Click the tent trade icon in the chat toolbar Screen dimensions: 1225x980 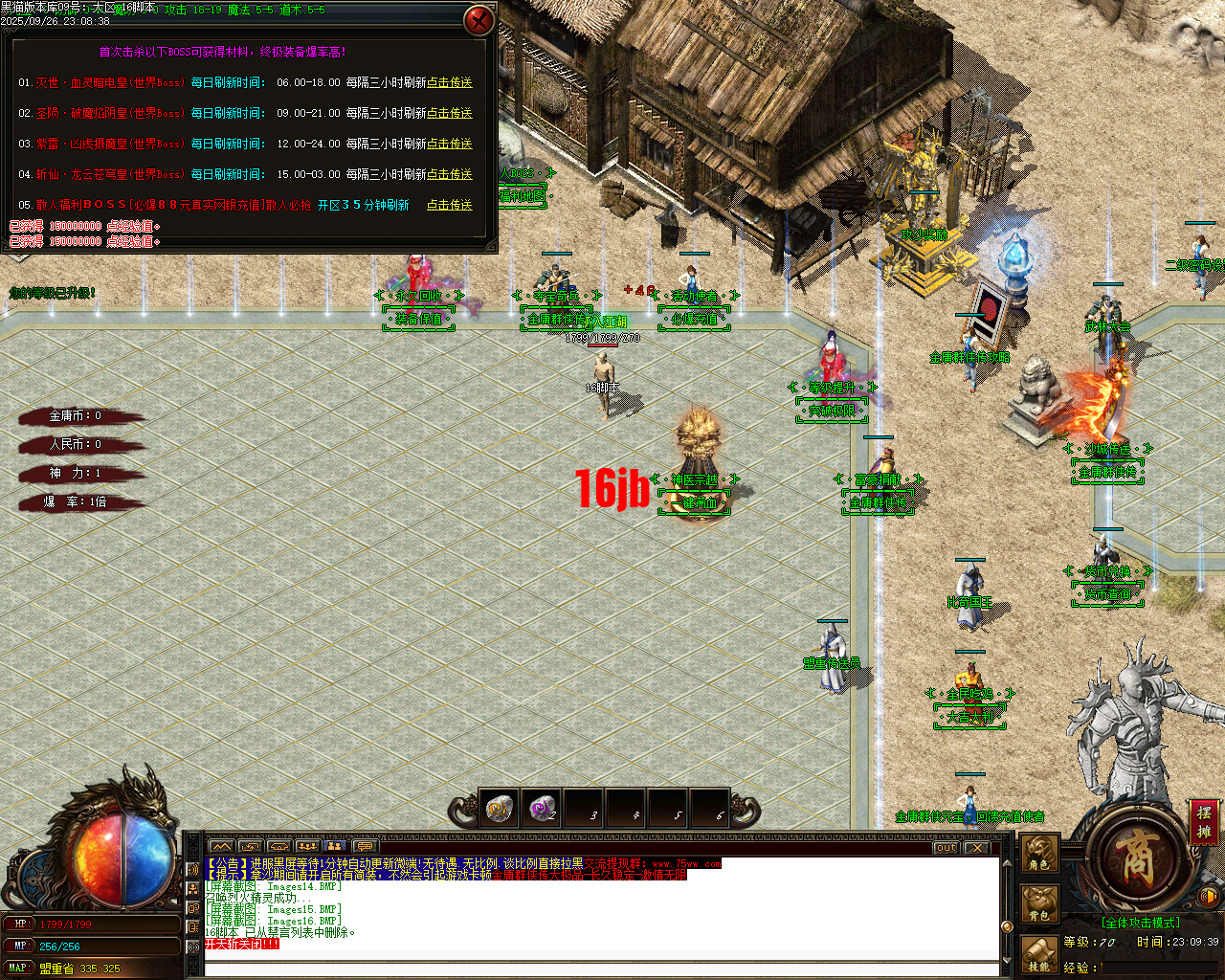278,847
